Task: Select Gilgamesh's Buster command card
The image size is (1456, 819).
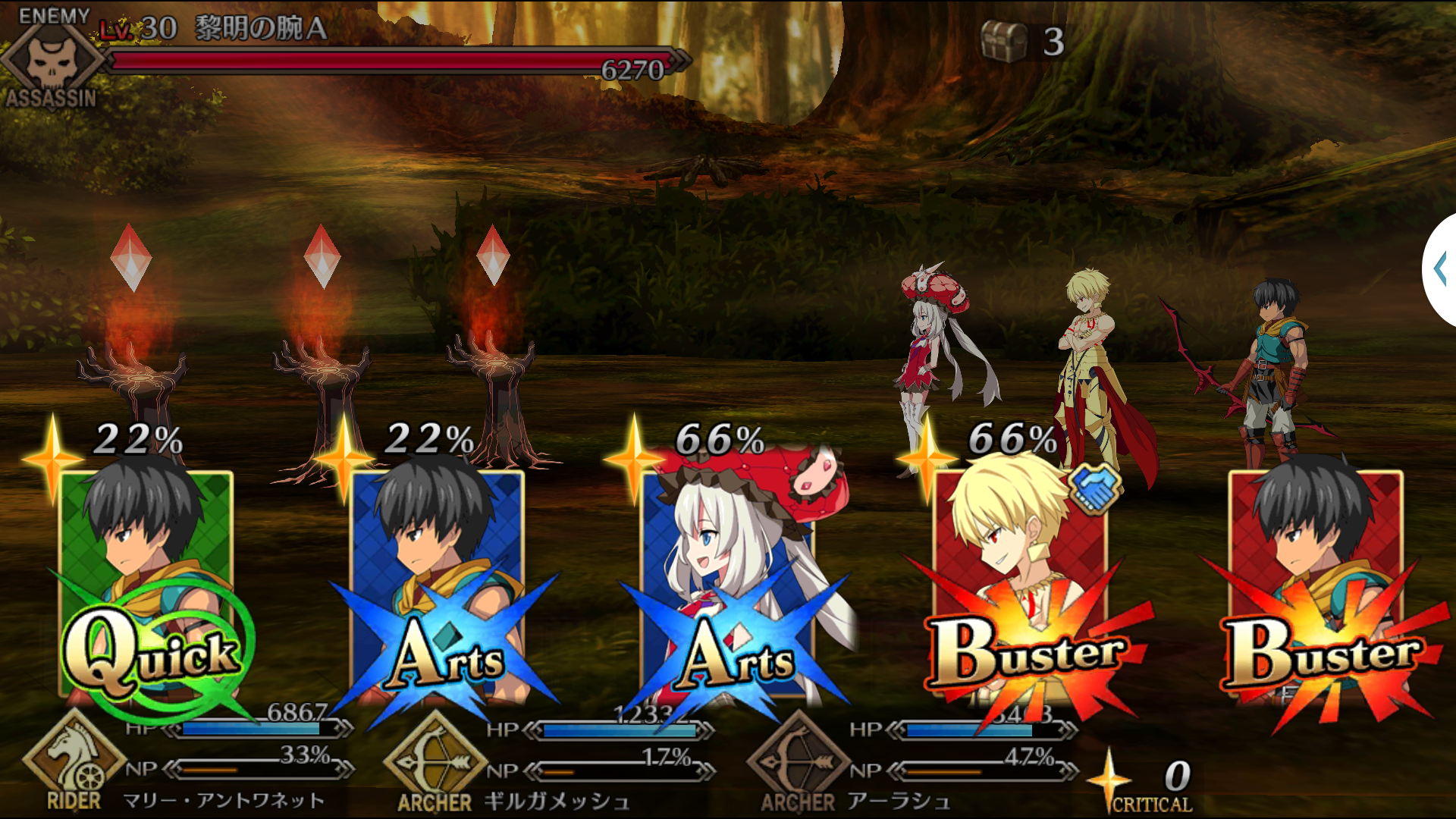Action: (x=1020, y=584)
